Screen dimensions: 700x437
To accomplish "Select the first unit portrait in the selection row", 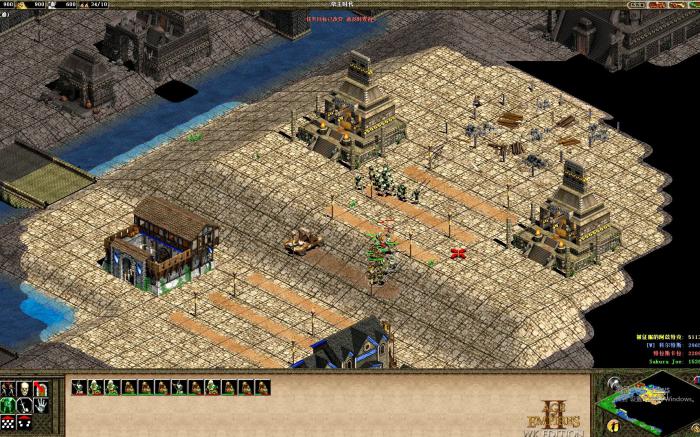I will pyautogui.click(x=79, y=387).
